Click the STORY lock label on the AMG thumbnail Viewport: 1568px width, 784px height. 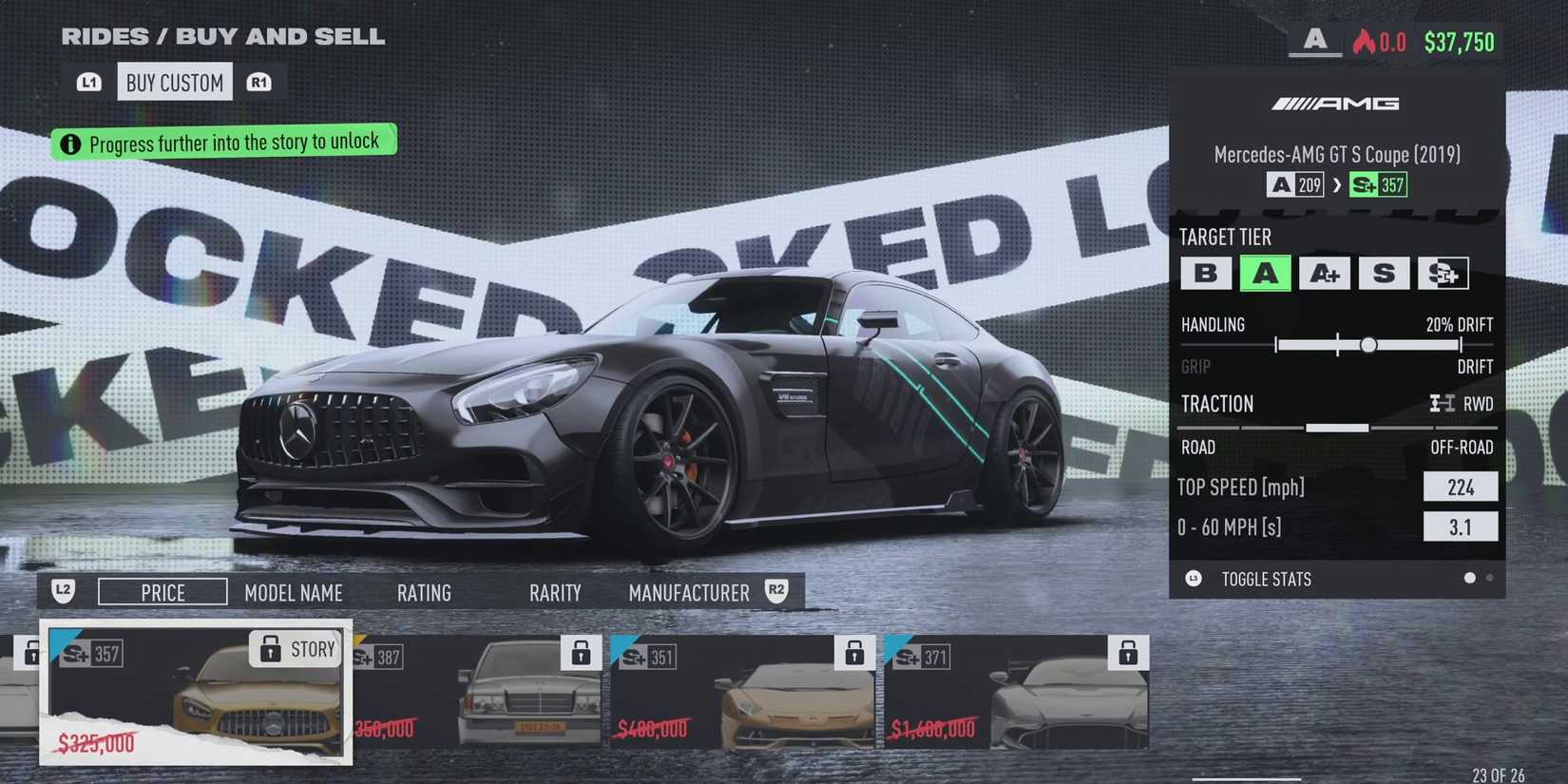[x=296, y=649]
